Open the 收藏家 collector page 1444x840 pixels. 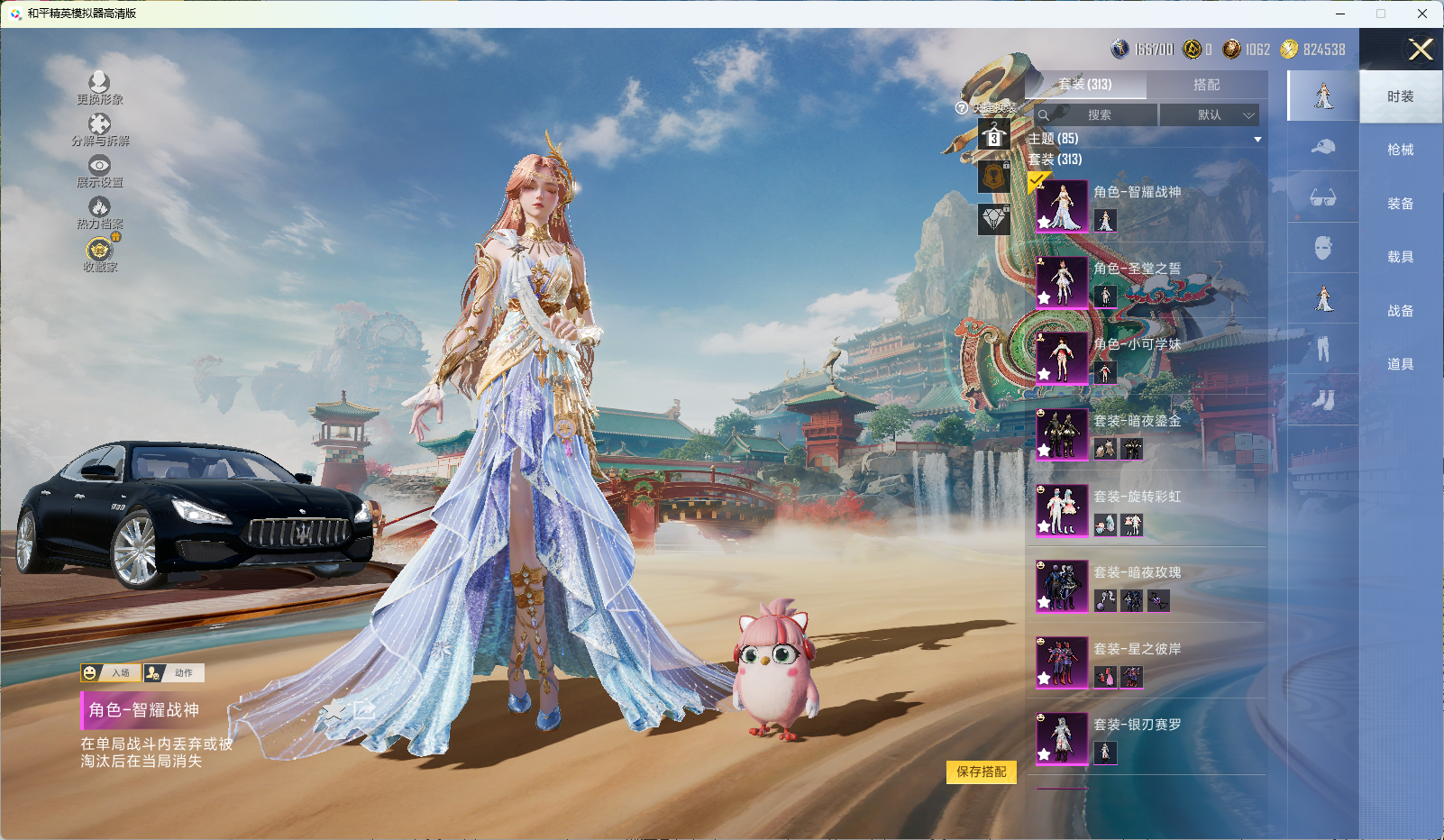click(x=100, y=253)
